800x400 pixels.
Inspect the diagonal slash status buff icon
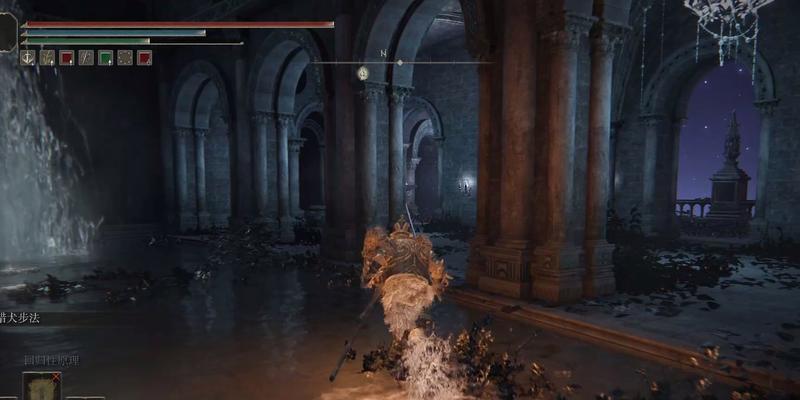86,58
